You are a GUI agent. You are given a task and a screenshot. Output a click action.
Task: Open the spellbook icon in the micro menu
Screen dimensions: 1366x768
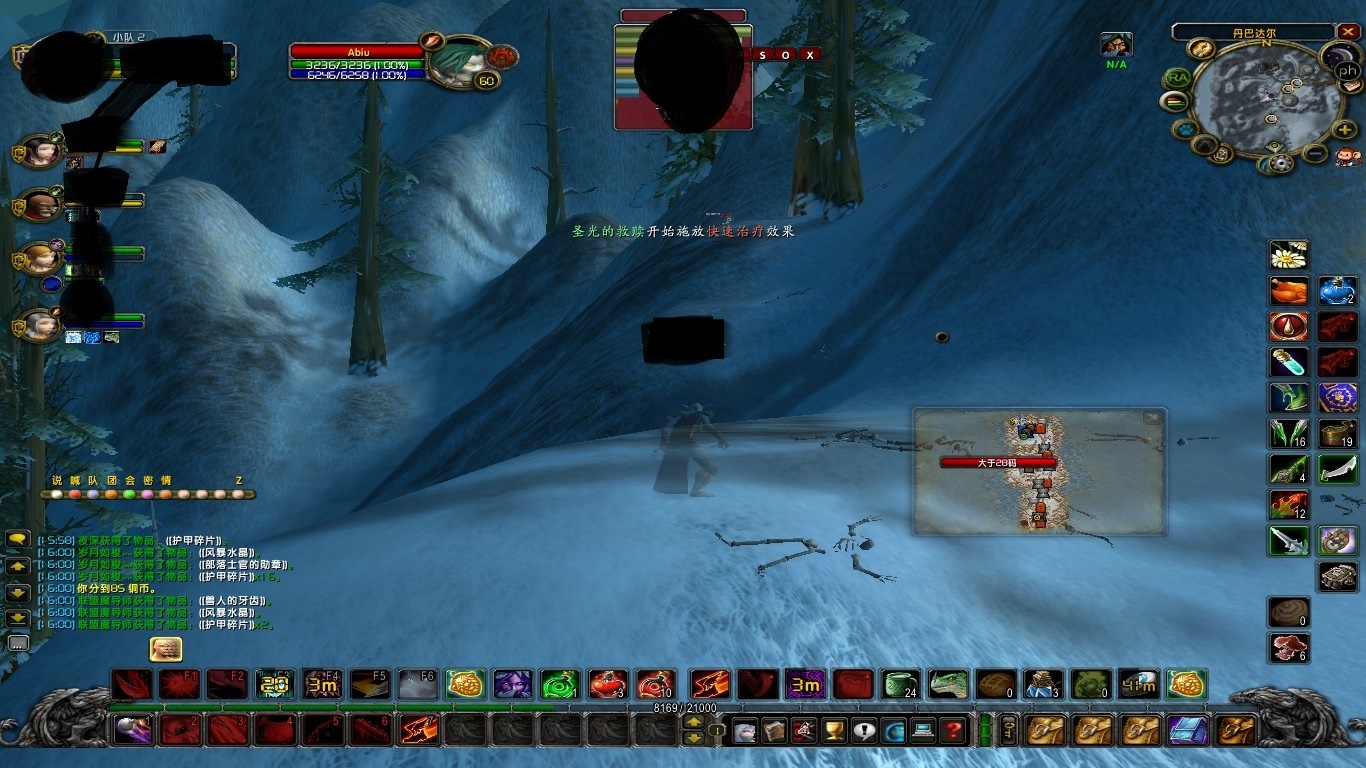click(773, 731)
